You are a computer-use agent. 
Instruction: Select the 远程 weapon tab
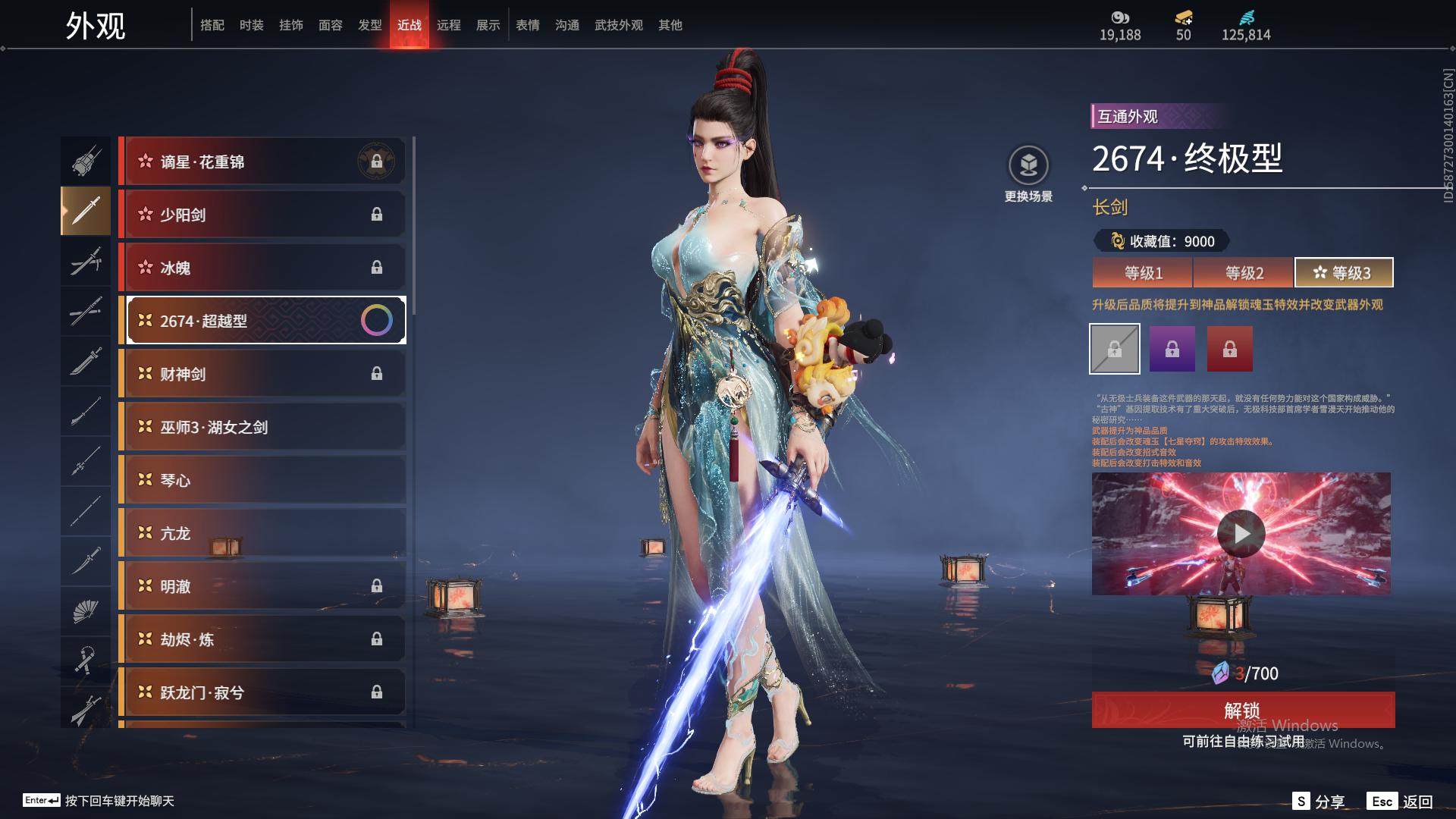(x=448, y=25)
